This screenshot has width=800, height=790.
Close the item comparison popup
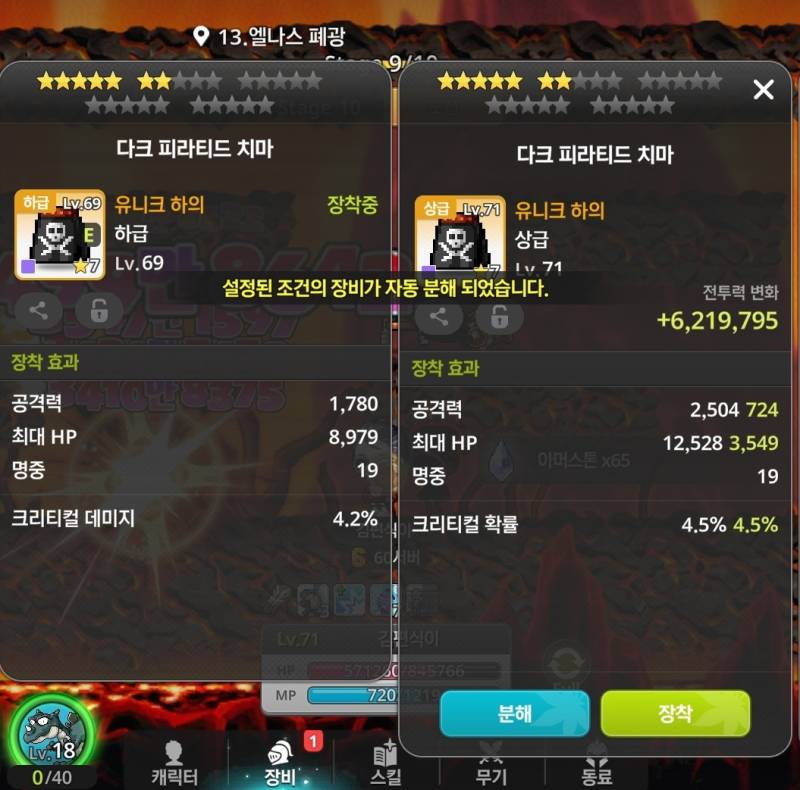click(x=763, y=91)
